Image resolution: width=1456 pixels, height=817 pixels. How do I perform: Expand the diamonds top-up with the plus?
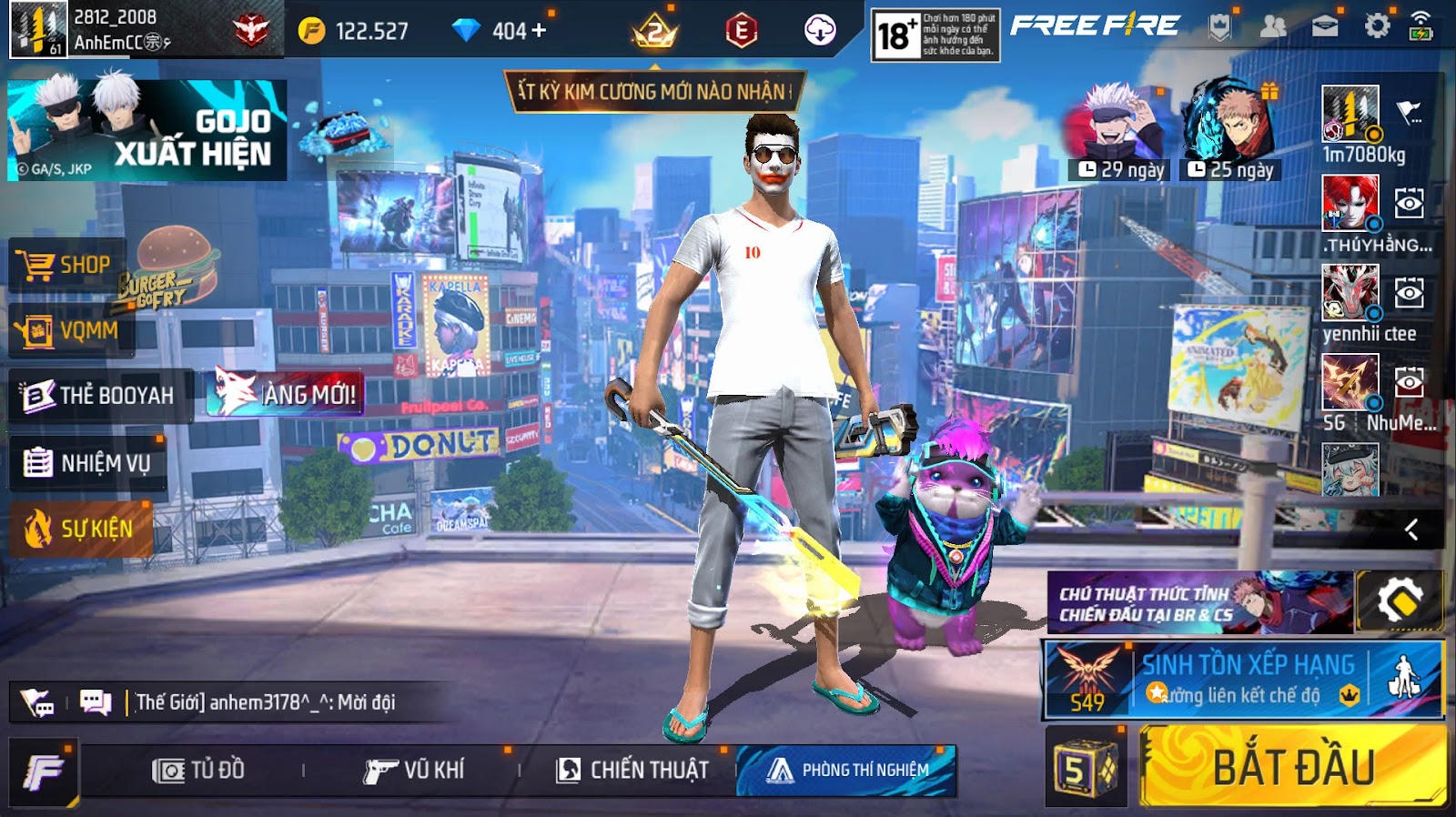[x=538, y=28]
